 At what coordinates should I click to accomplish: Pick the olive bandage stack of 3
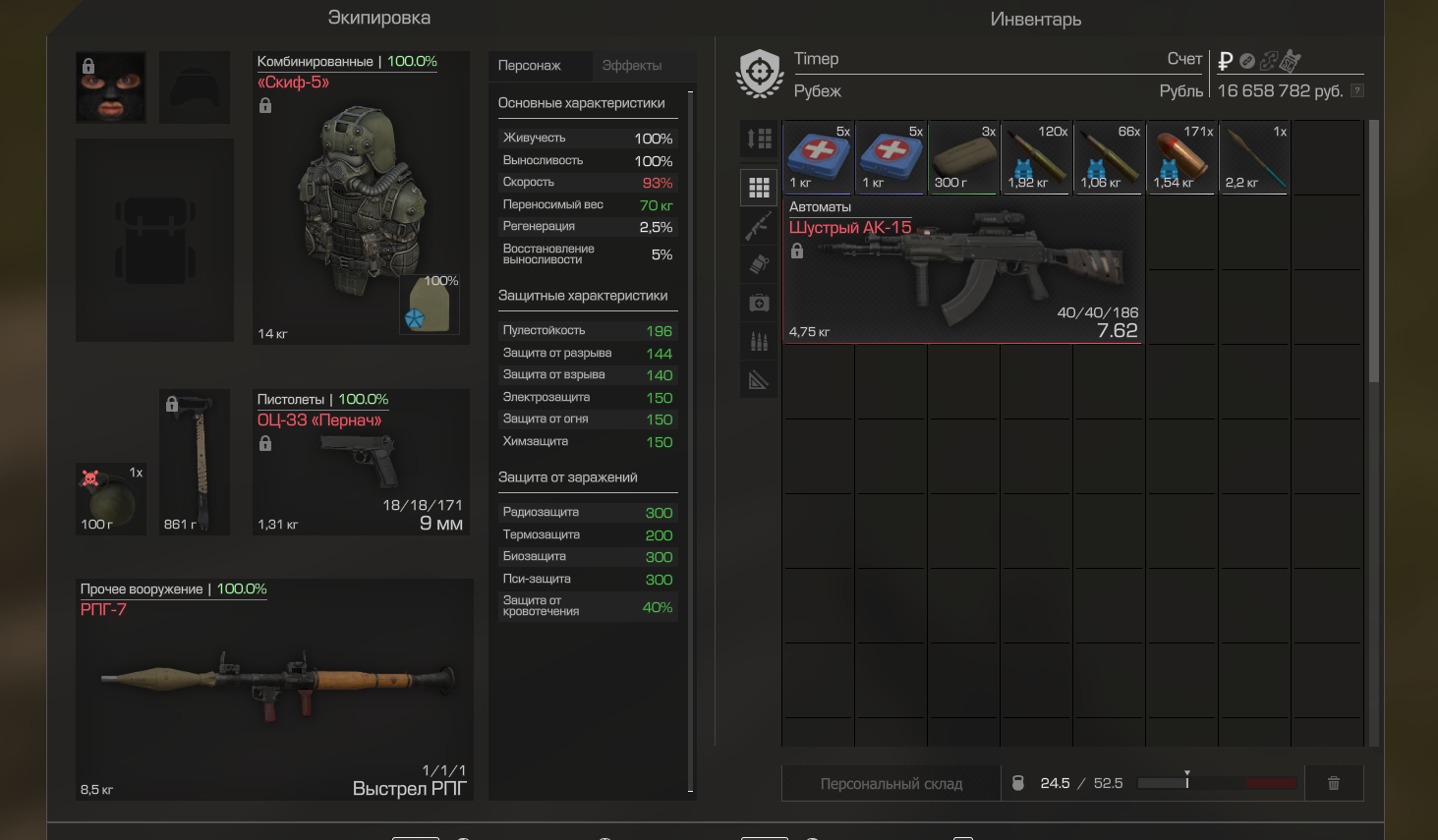click(x=963, y=157)
